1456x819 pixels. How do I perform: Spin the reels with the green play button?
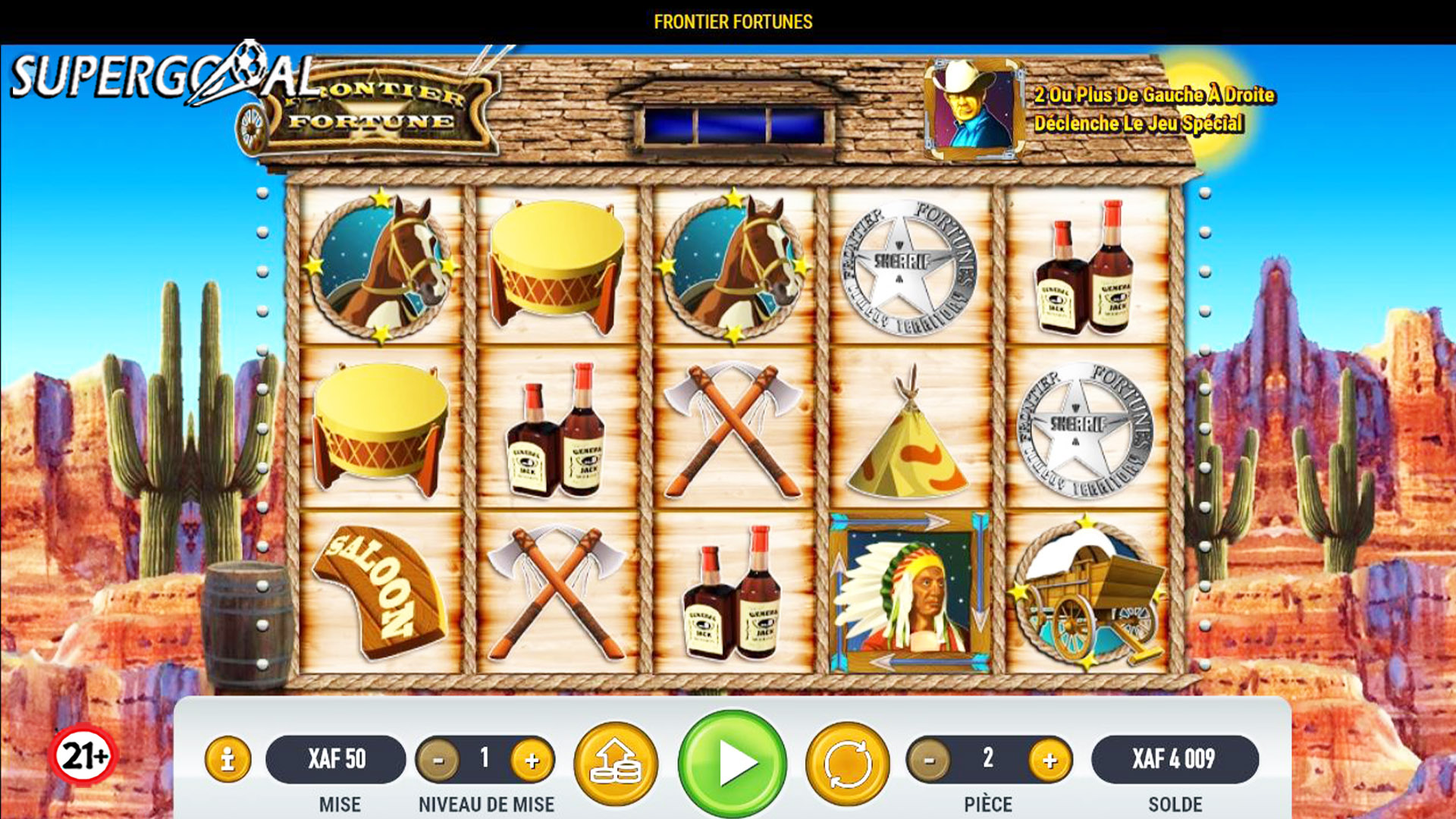(732, 763)
